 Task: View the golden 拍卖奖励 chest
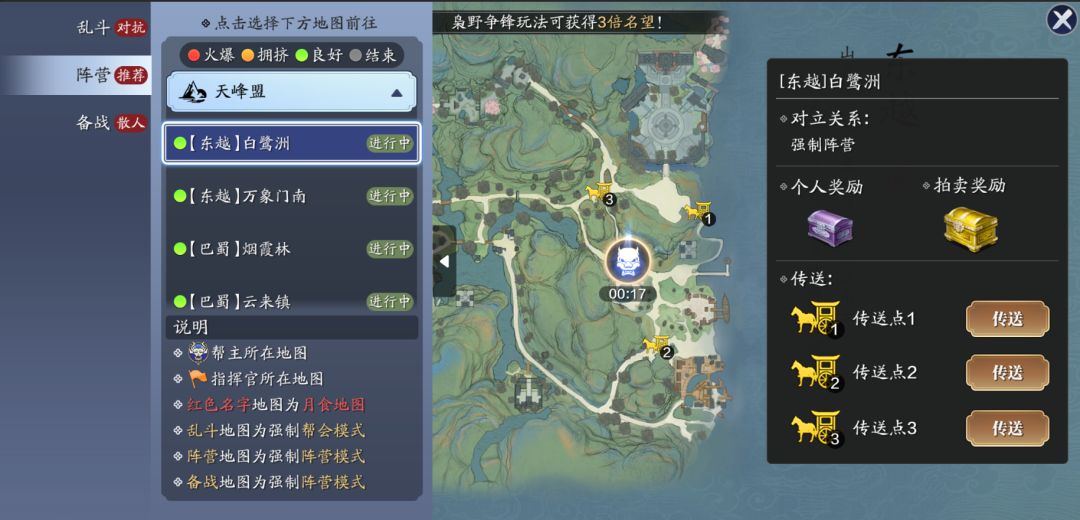(970, 226)
